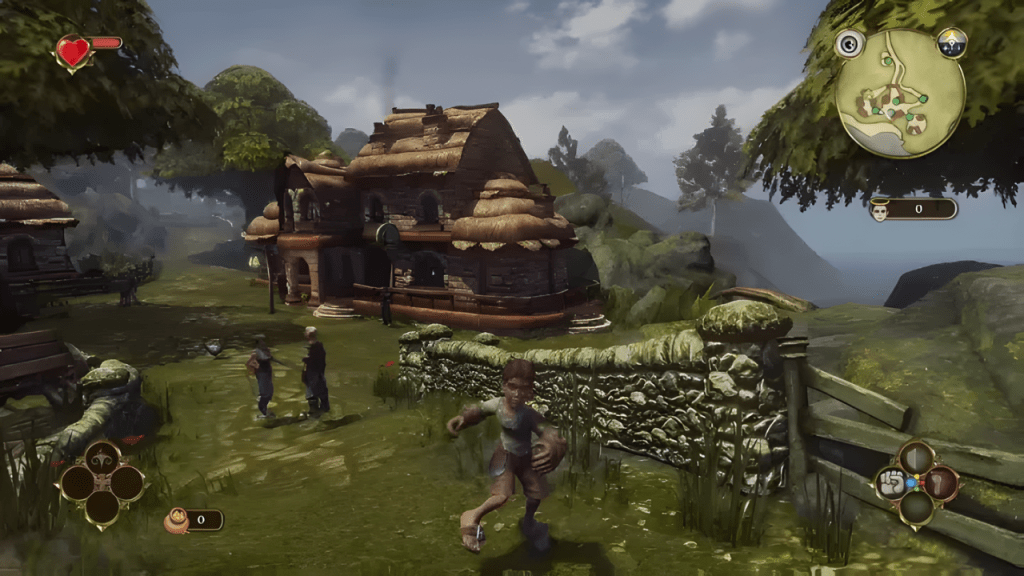Choose the half-shaded top action slot

point(916,459)
